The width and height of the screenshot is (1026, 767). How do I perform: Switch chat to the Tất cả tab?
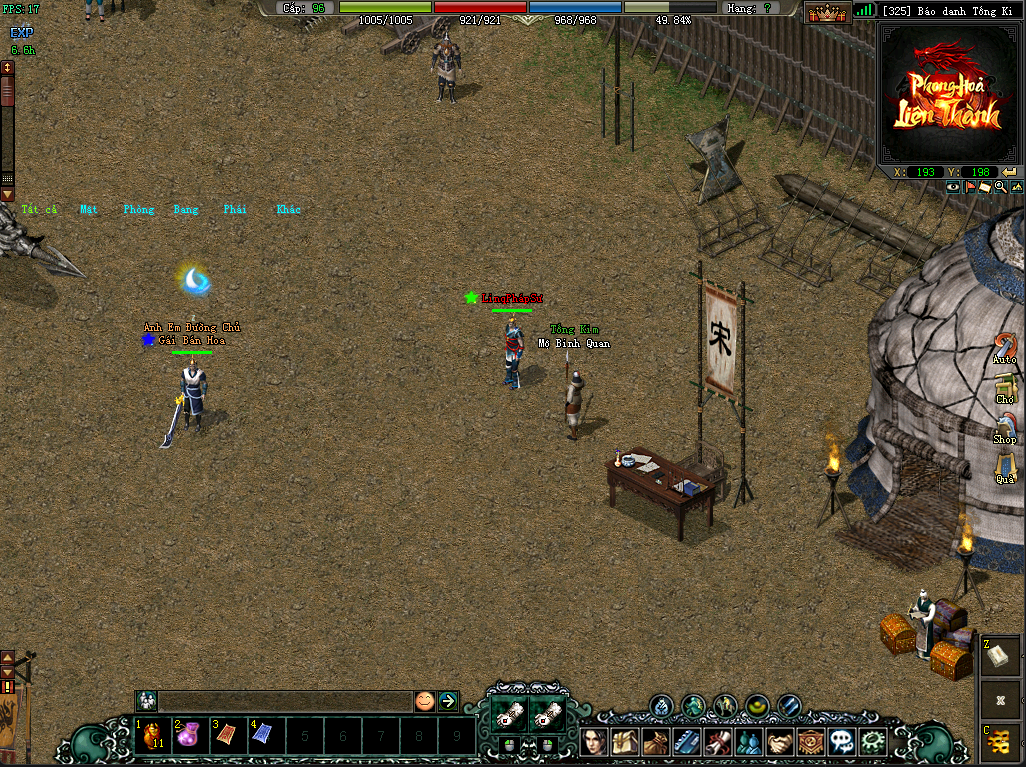[40, 210]
